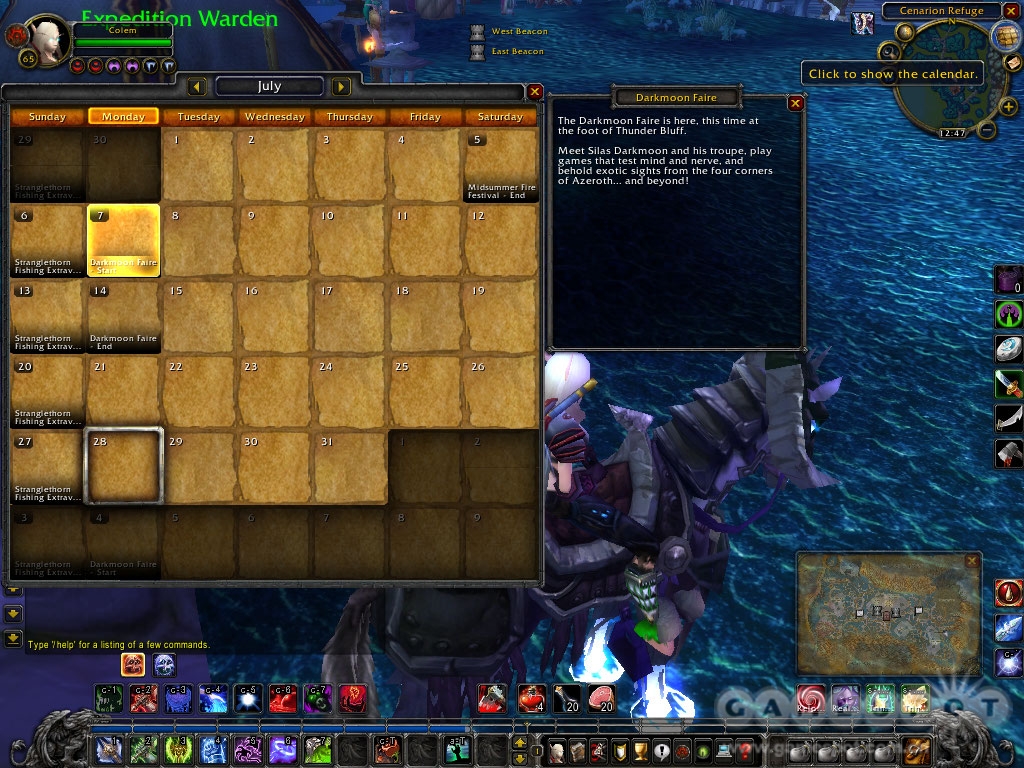Select July 5 Midsummer Fire Festival day
1024x768 pixels.
coord(500,165)
